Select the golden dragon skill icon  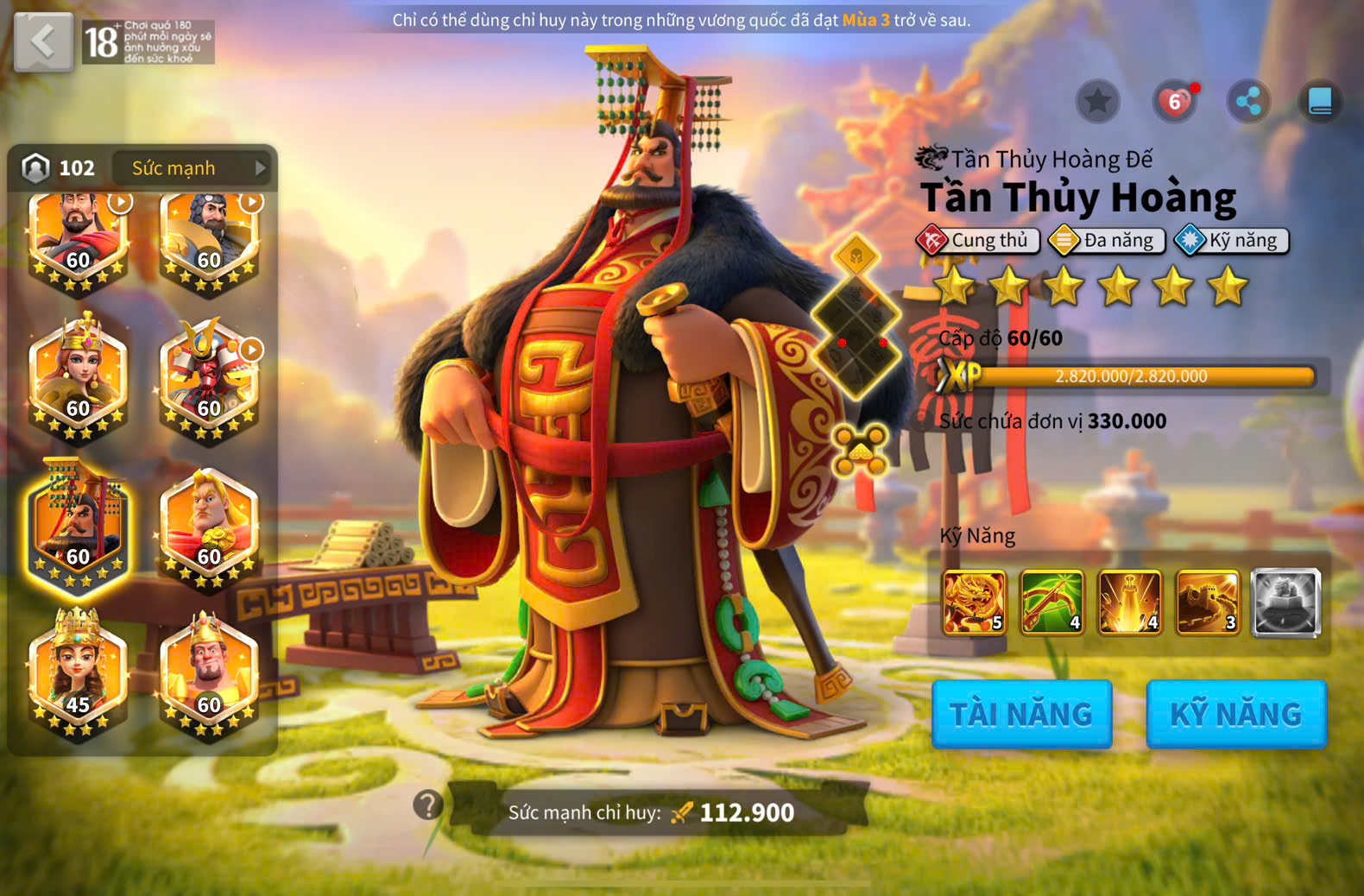point(974,602)
